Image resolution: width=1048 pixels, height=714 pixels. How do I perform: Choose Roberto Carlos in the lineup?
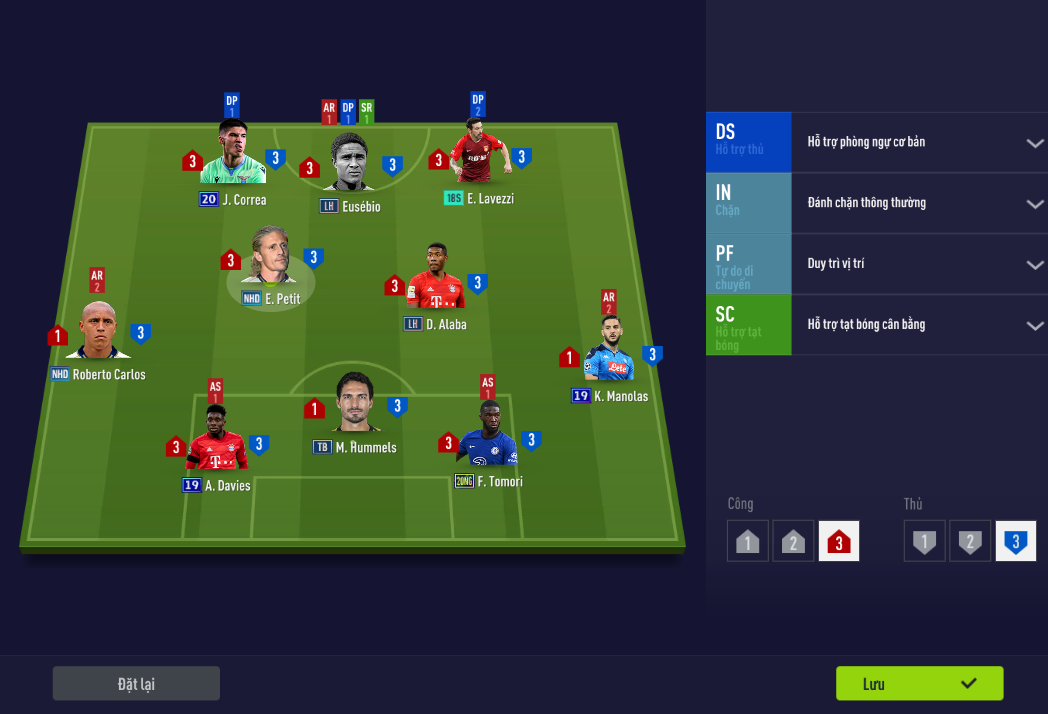pyautogui.click(x=98, y=332)
